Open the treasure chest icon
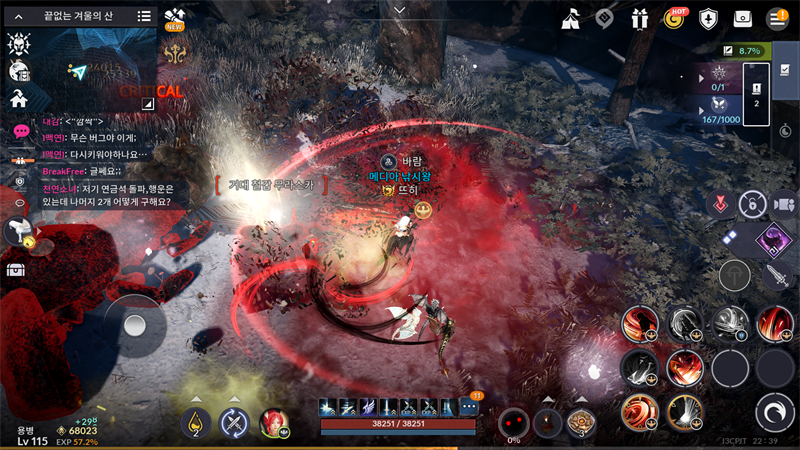Viewport: 800px width, 450px height. [16, 269]
